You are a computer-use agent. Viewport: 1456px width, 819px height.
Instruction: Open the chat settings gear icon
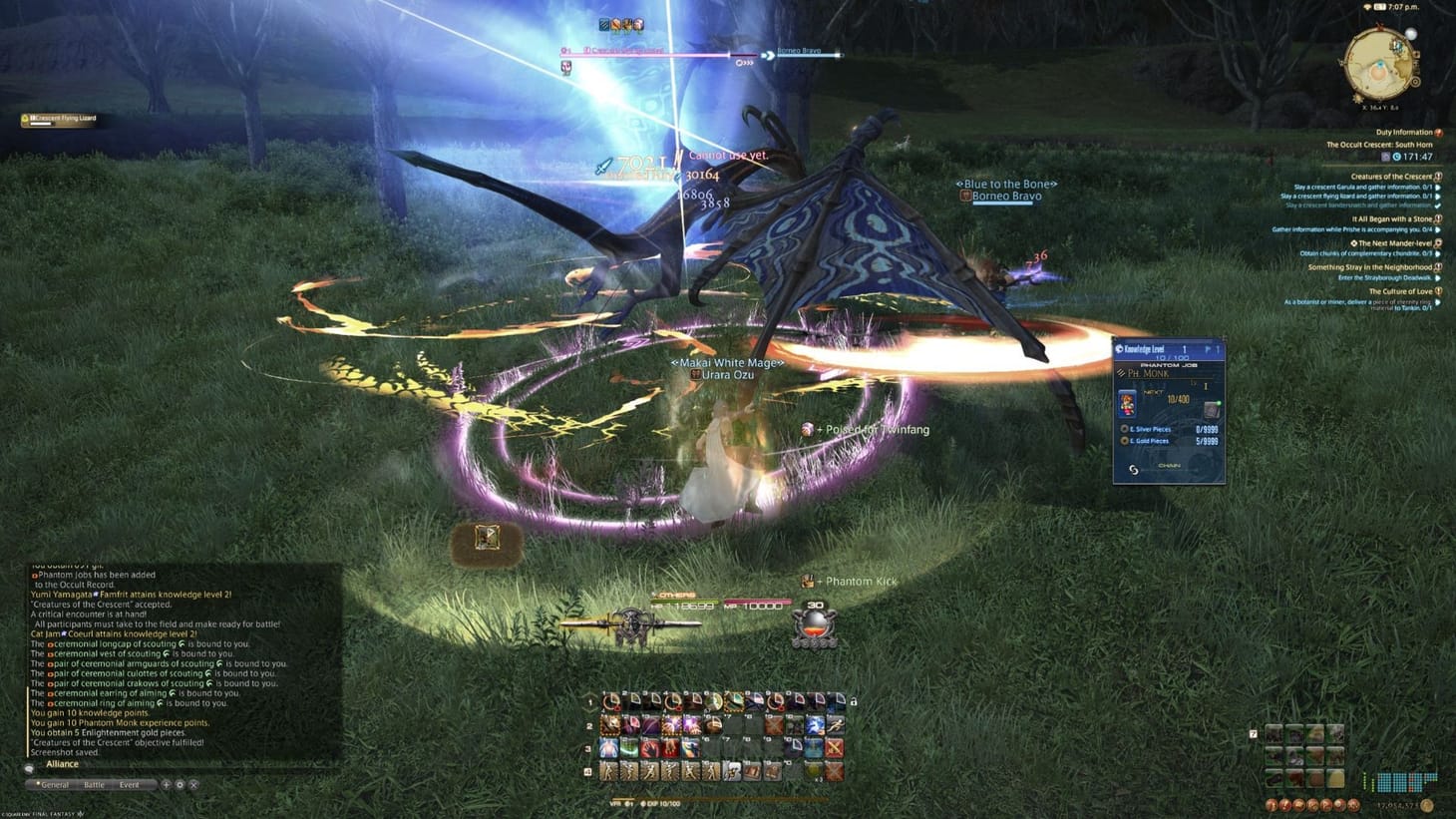pos(180,785)
